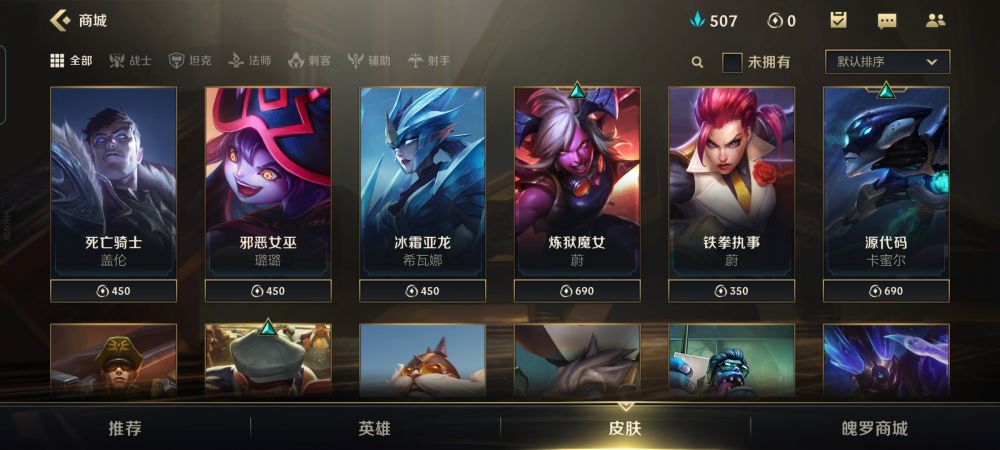This screenshot has height=450, width=1000.
Task: Show only 法师 skins
Action: click(249, 61)
